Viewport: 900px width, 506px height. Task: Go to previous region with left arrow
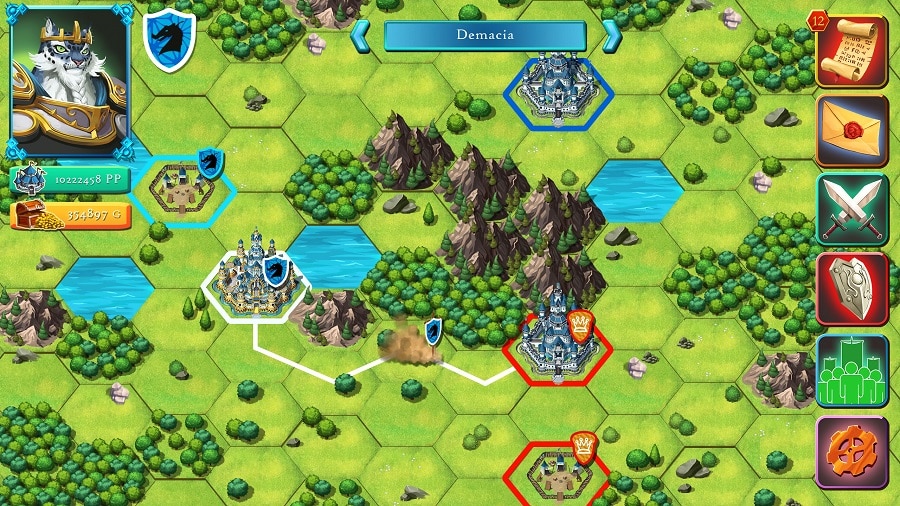[360, 36]
